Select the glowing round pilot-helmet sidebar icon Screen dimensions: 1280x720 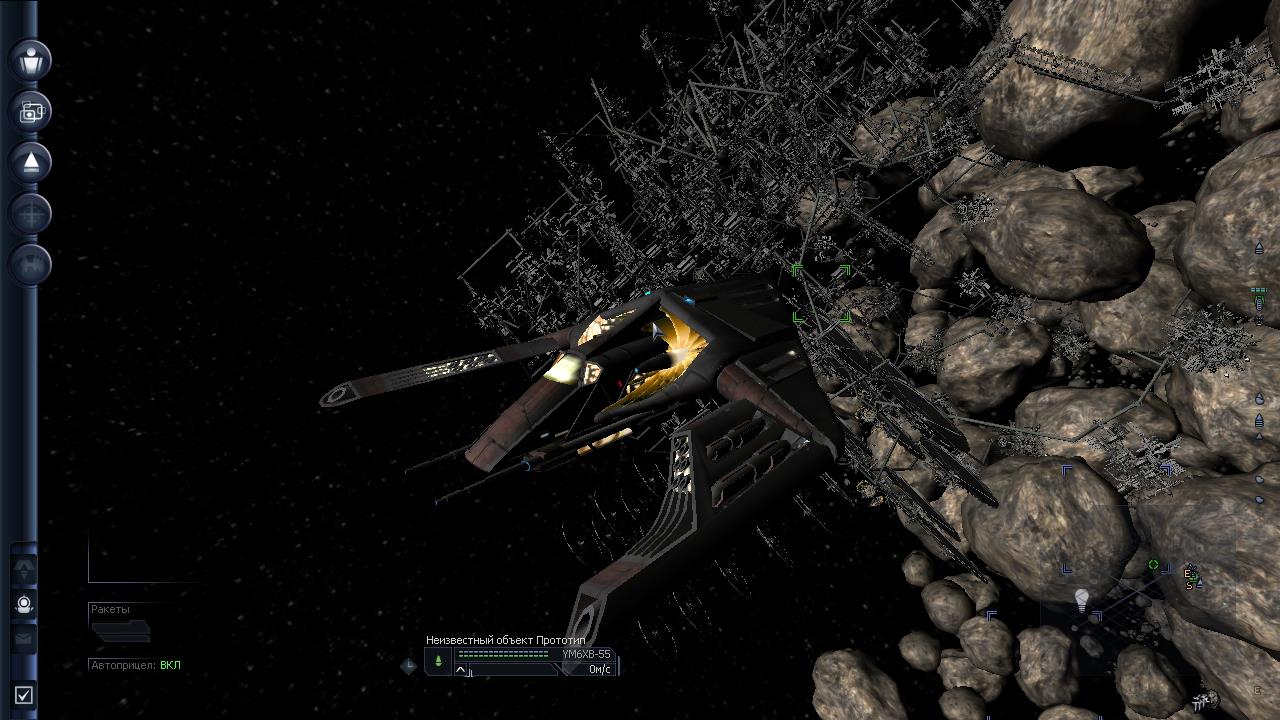[24, 604]
